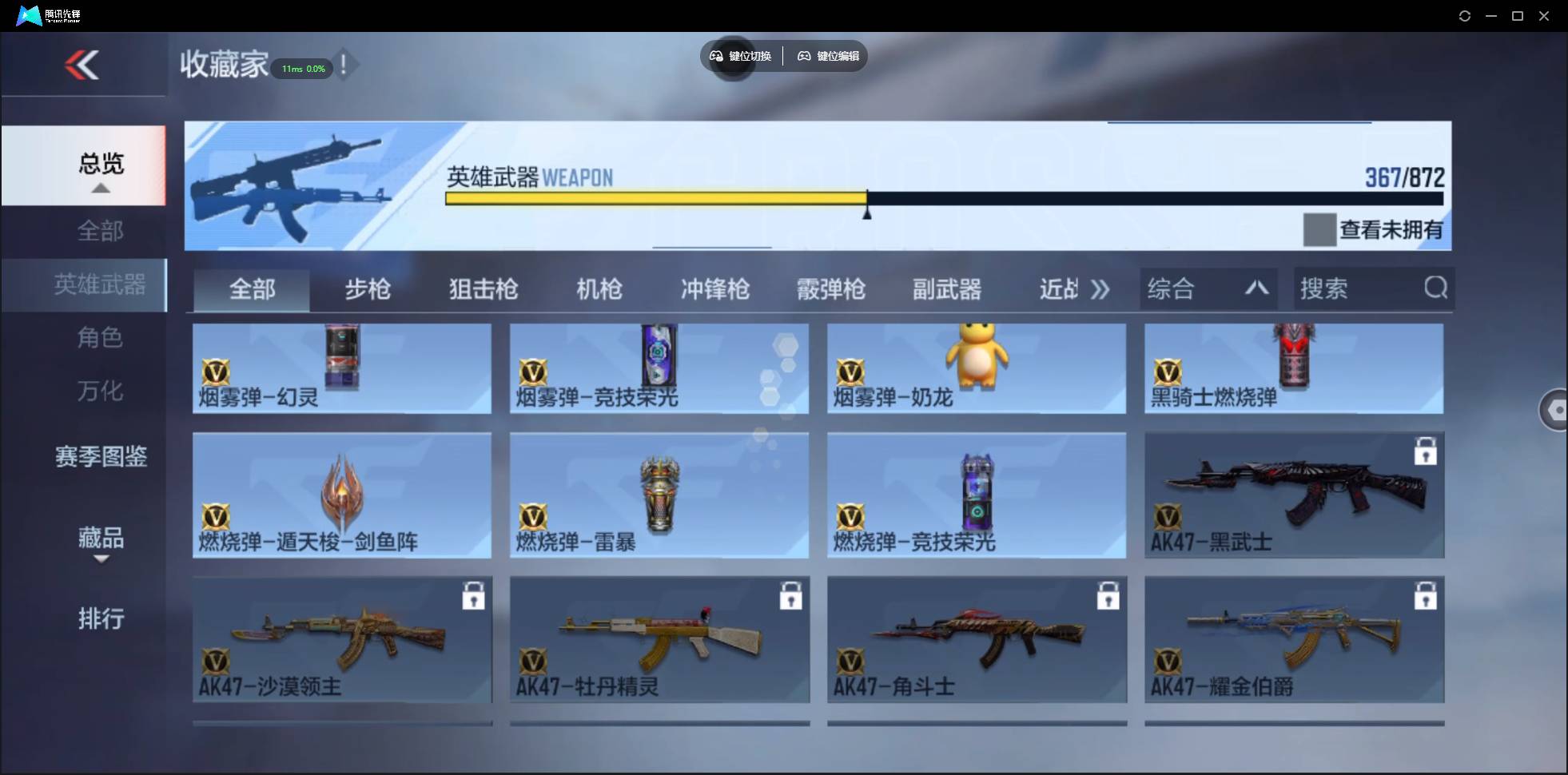
Task: Enable 查看未拥有 checkbox
Action: pyautogui.click(x=1322, y=229)
